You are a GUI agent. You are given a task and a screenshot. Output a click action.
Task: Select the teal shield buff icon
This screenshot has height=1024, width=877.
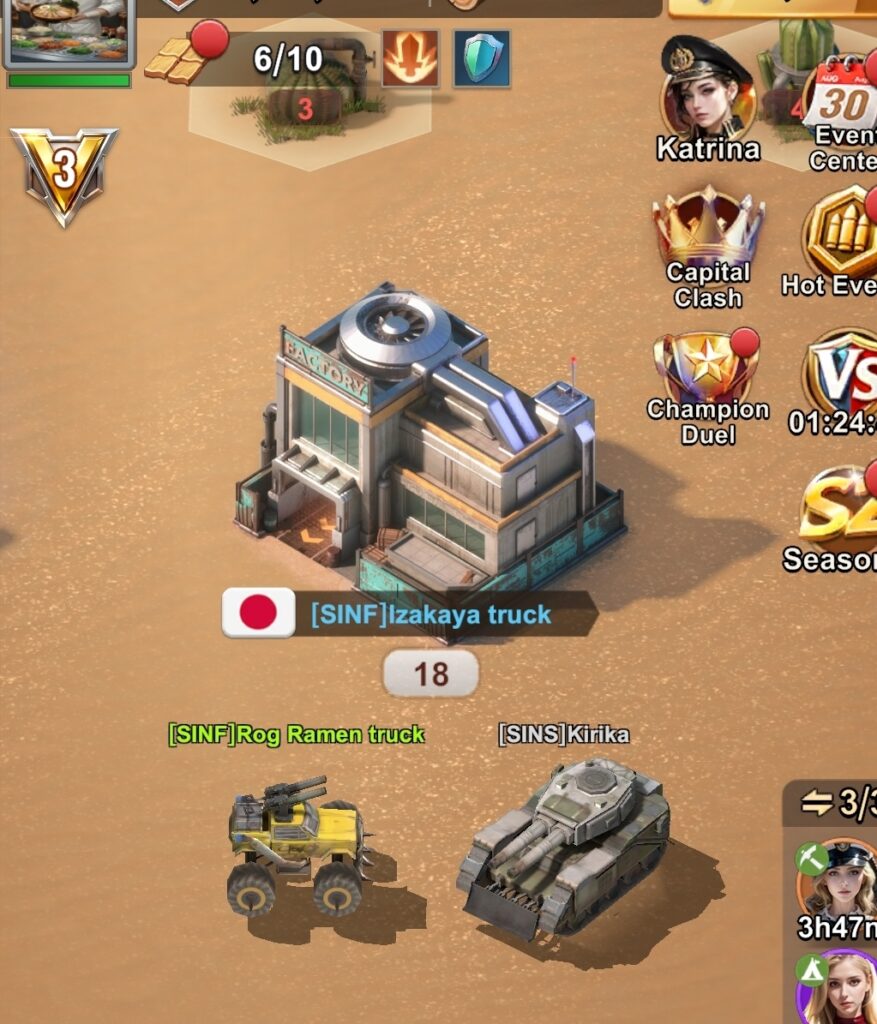482,58
